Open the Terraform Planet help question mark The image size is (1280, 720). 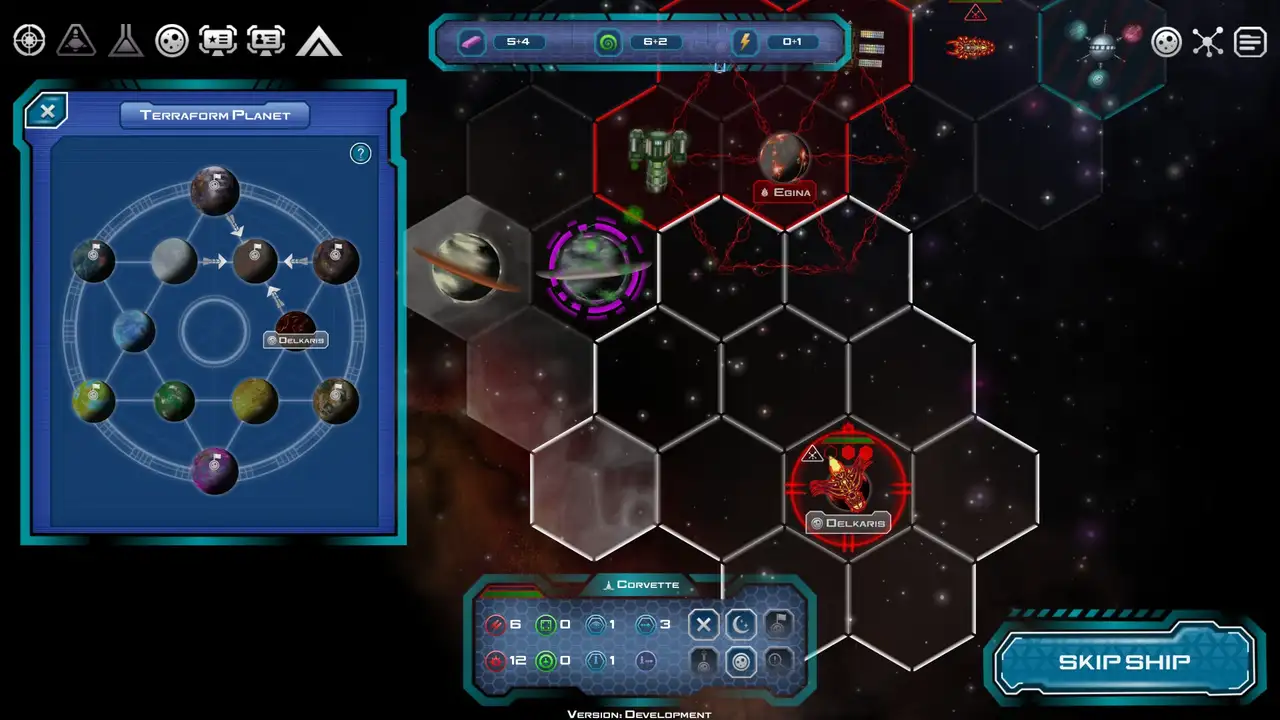click(361, 153)
